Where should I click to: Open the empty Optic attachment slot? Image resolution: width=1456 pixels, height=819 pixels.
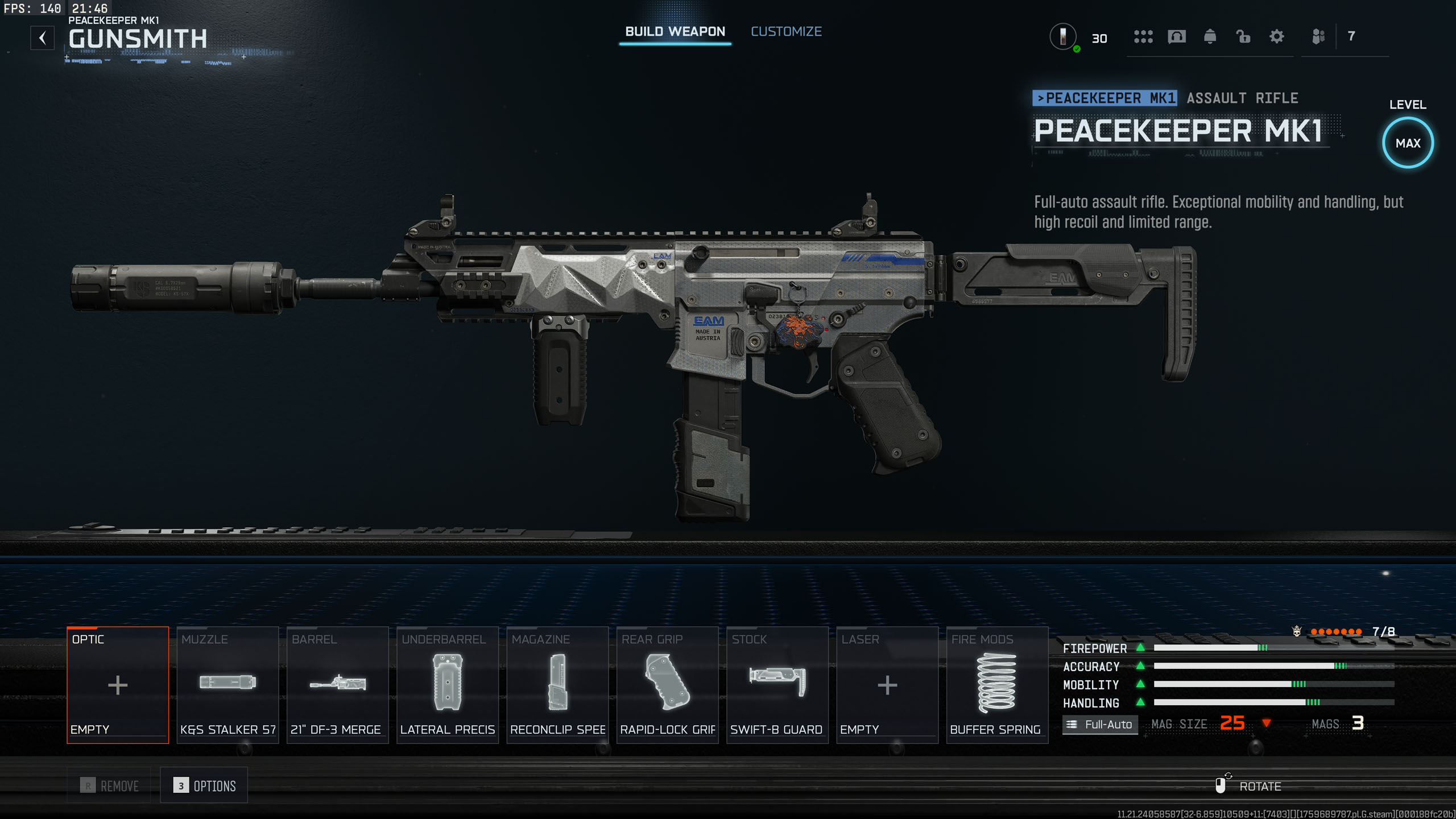coord(118,685)
